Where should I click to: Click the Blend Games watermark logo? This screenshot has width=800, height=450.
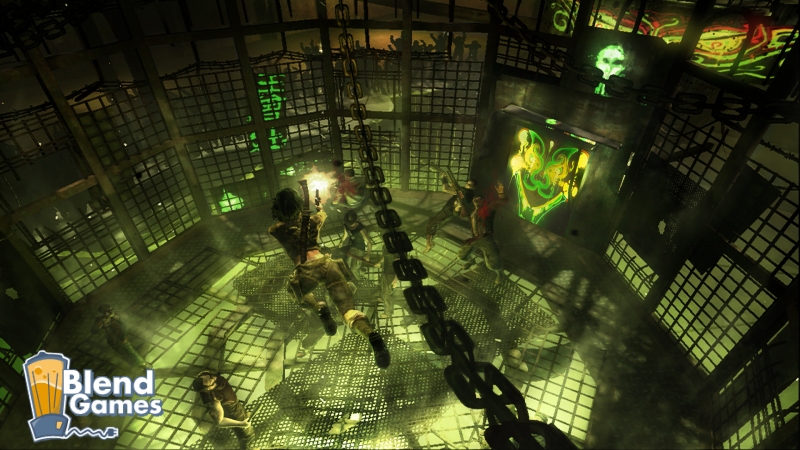point(92,395)
